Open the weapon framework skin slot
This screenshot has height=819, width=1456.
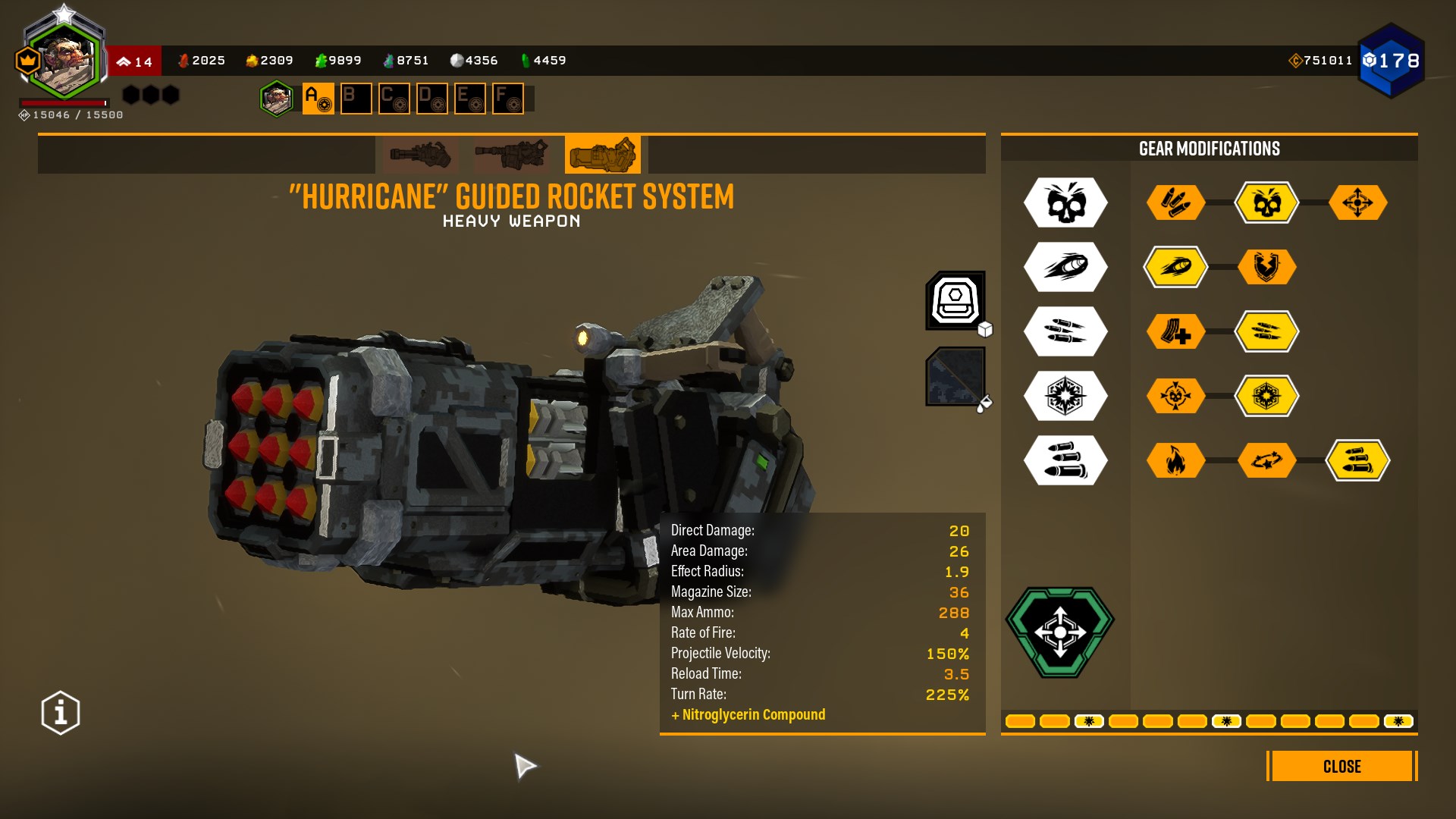coord(955,300)
